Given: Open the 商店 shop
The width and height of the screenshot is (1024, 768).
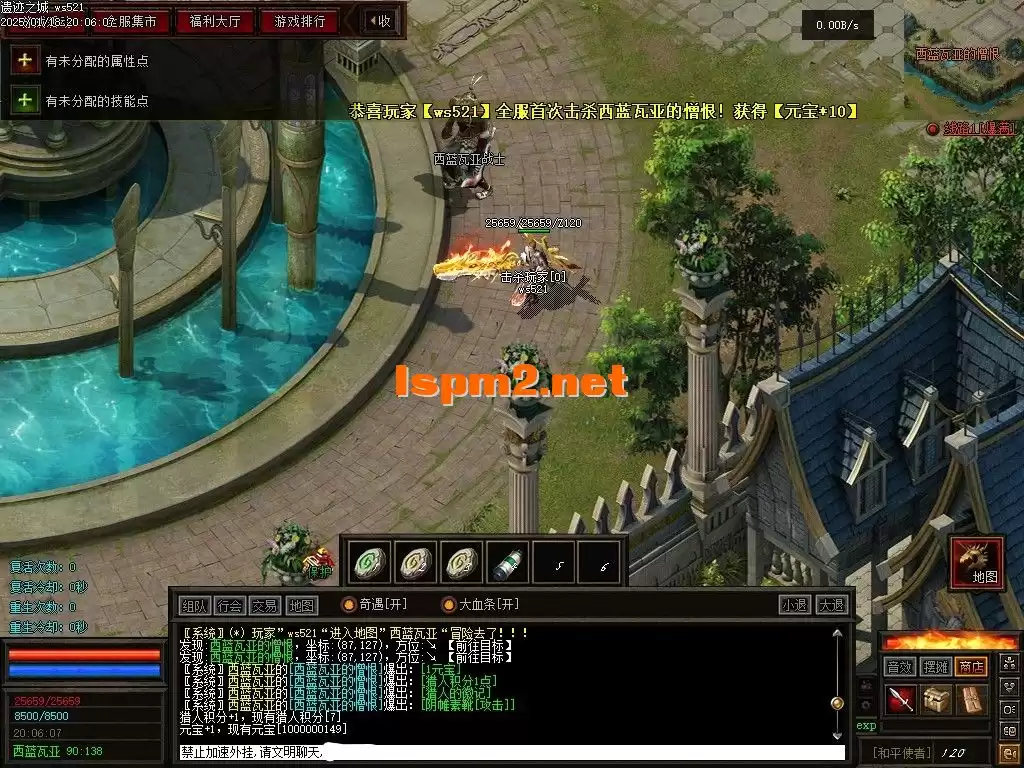Looking at the screenshot, I should pos(971,666).
